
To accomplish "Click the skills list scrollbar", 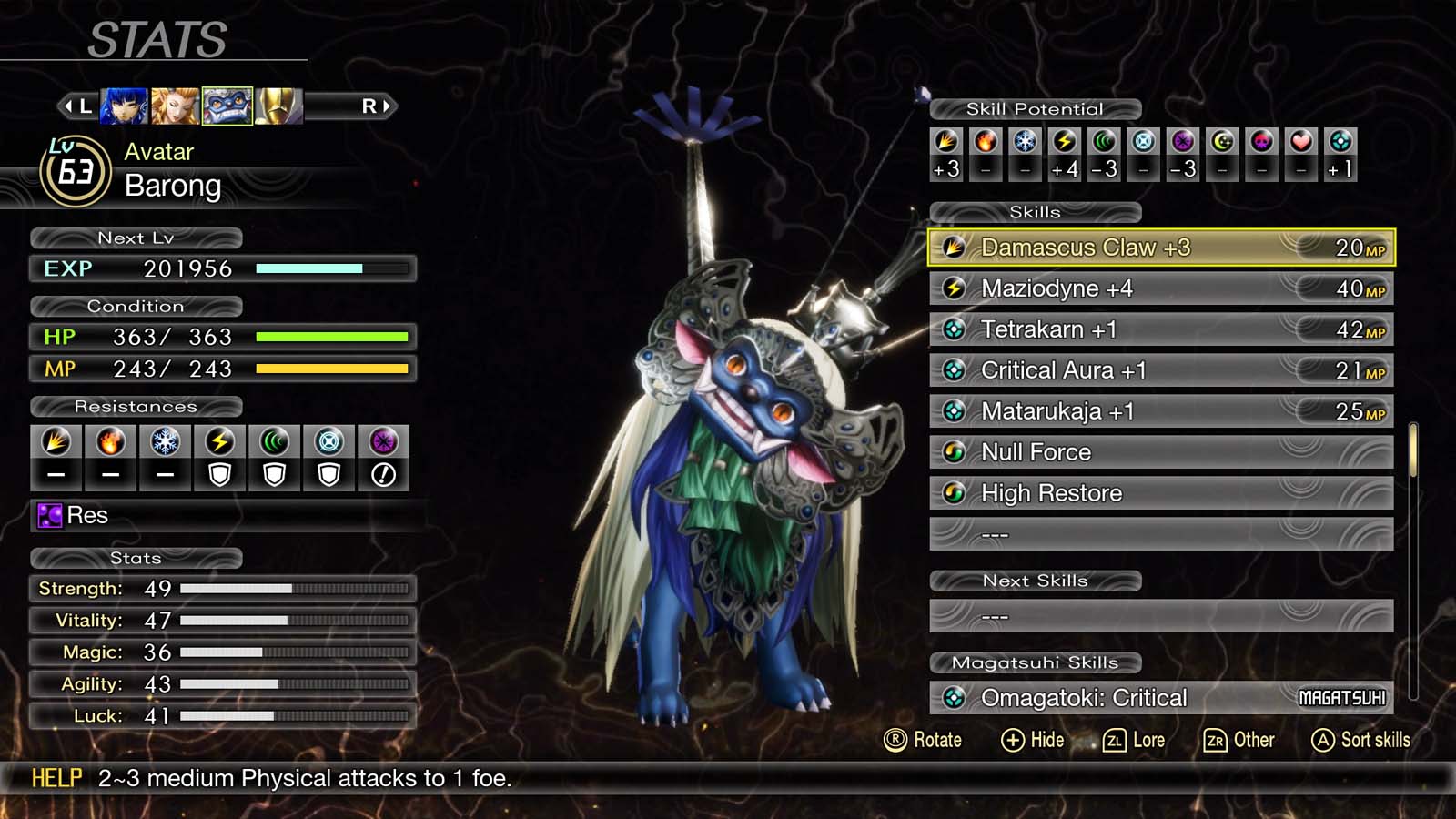I will pyautogui.click(x=1413, y=450).
